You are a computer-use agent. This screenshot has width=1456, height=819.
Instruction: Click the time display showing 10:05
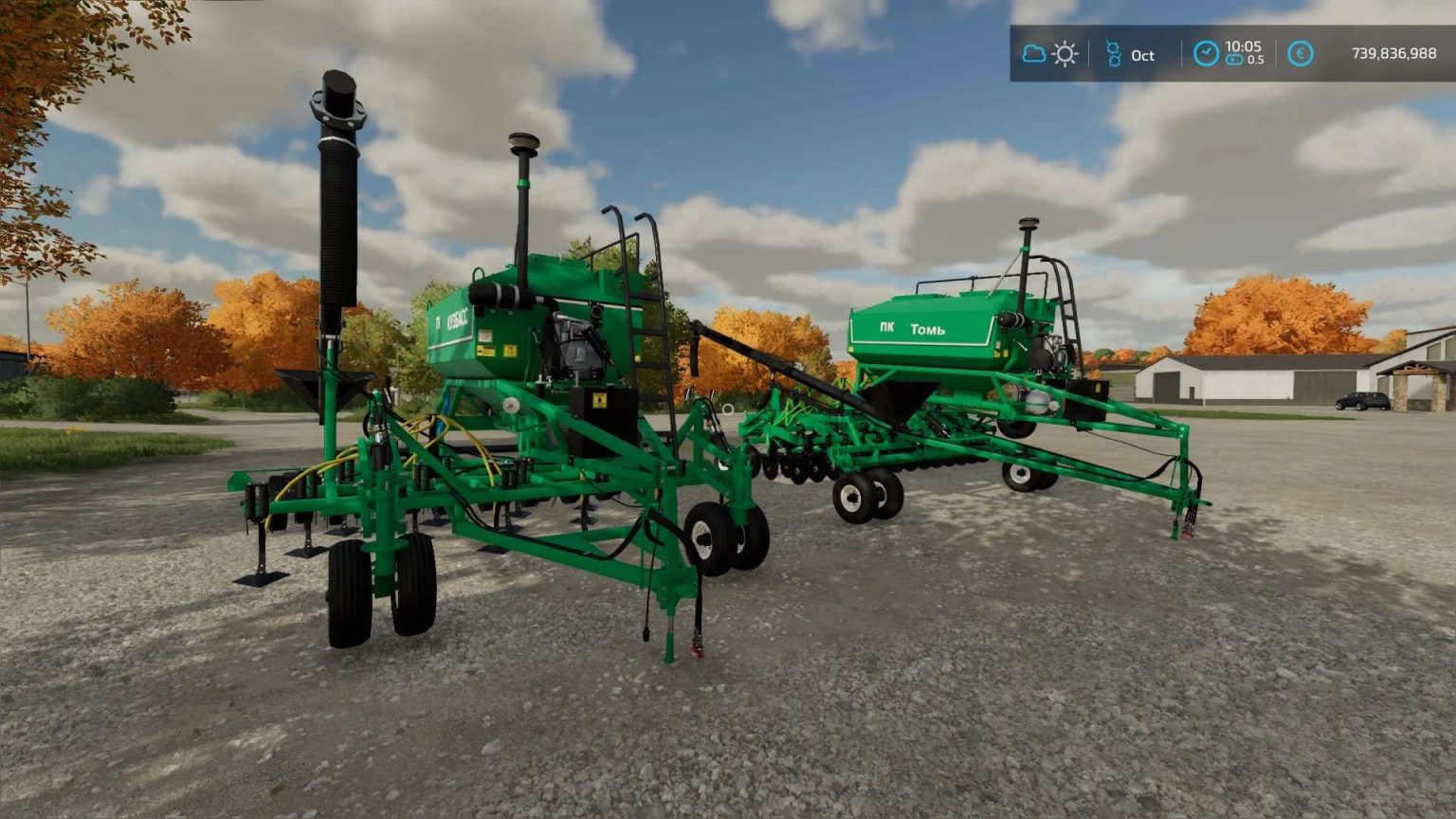click(1246, 45)
